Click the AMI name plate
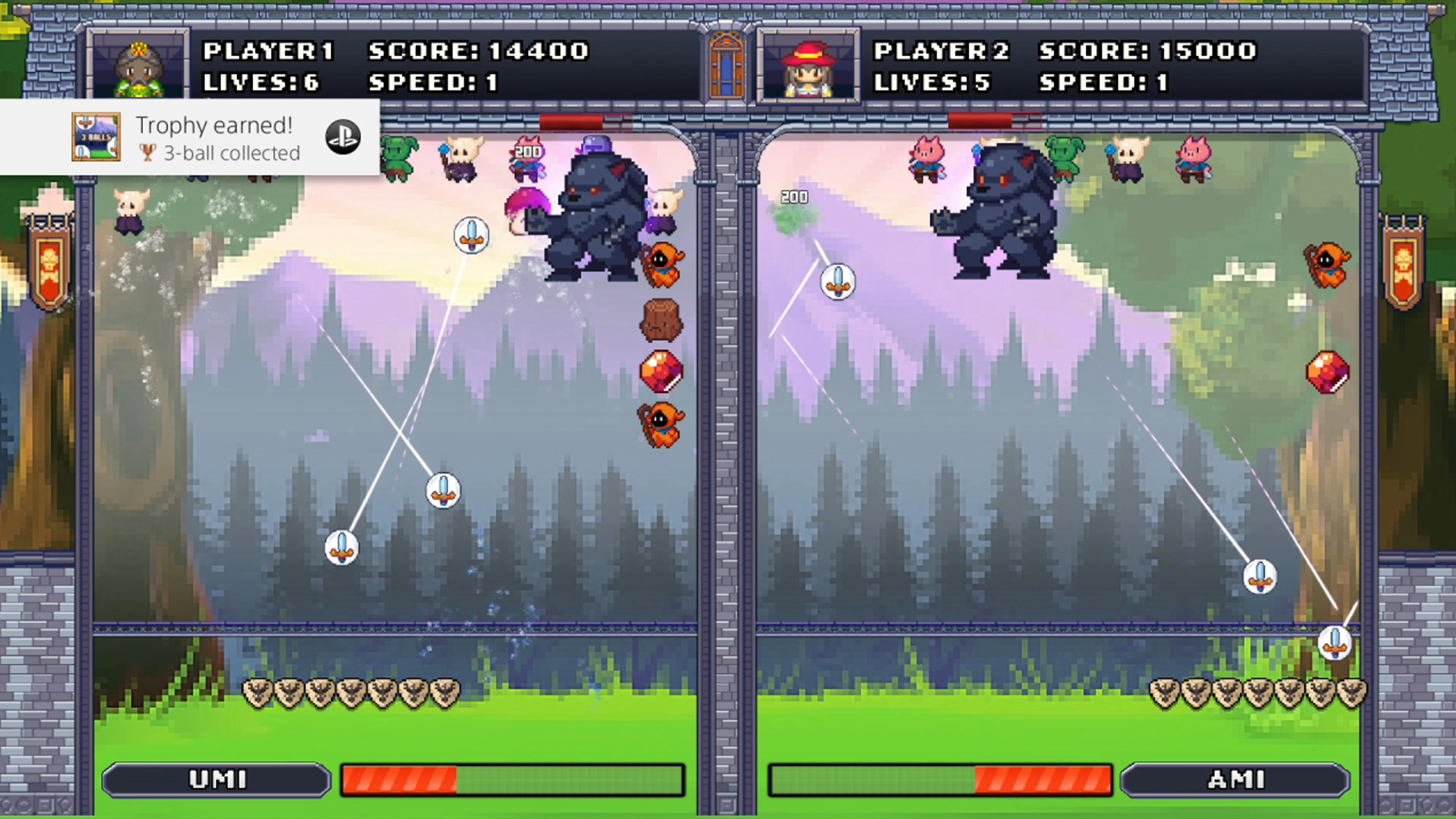The height and width of the screenshot is (819, 1456). (1245, 780)
